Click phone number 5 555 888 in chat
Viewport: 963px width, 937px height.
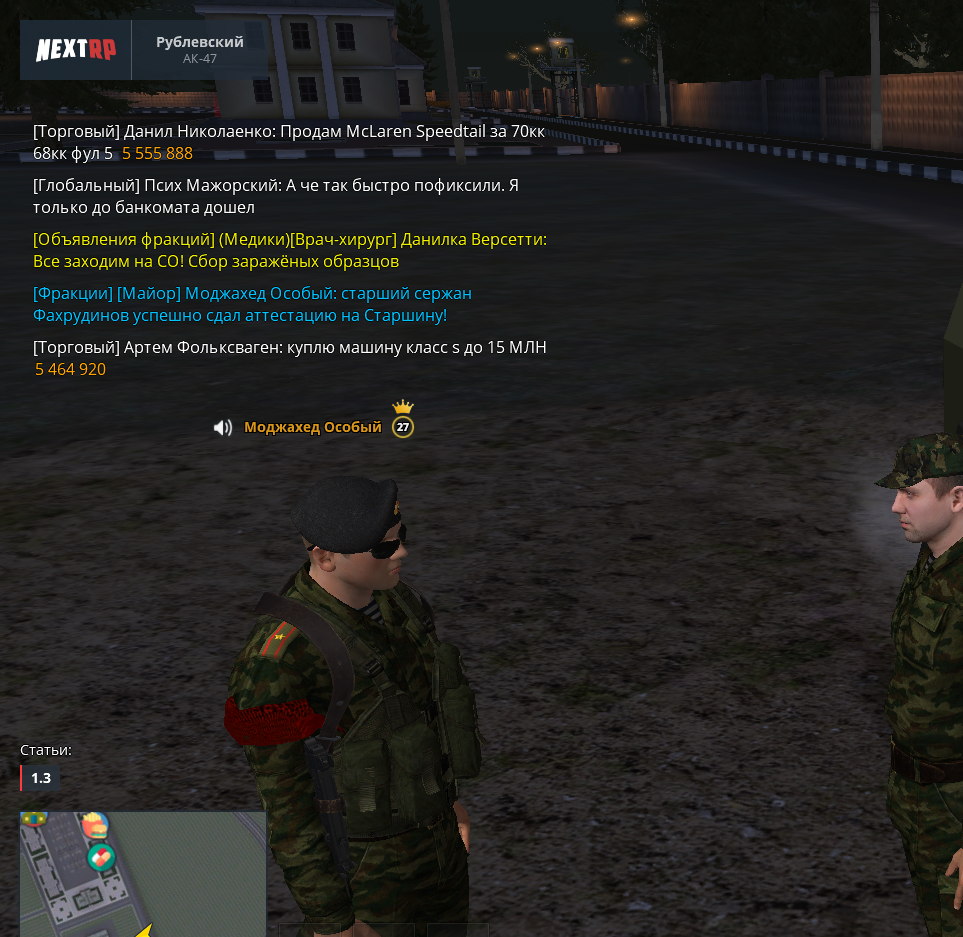coord(158,154)
